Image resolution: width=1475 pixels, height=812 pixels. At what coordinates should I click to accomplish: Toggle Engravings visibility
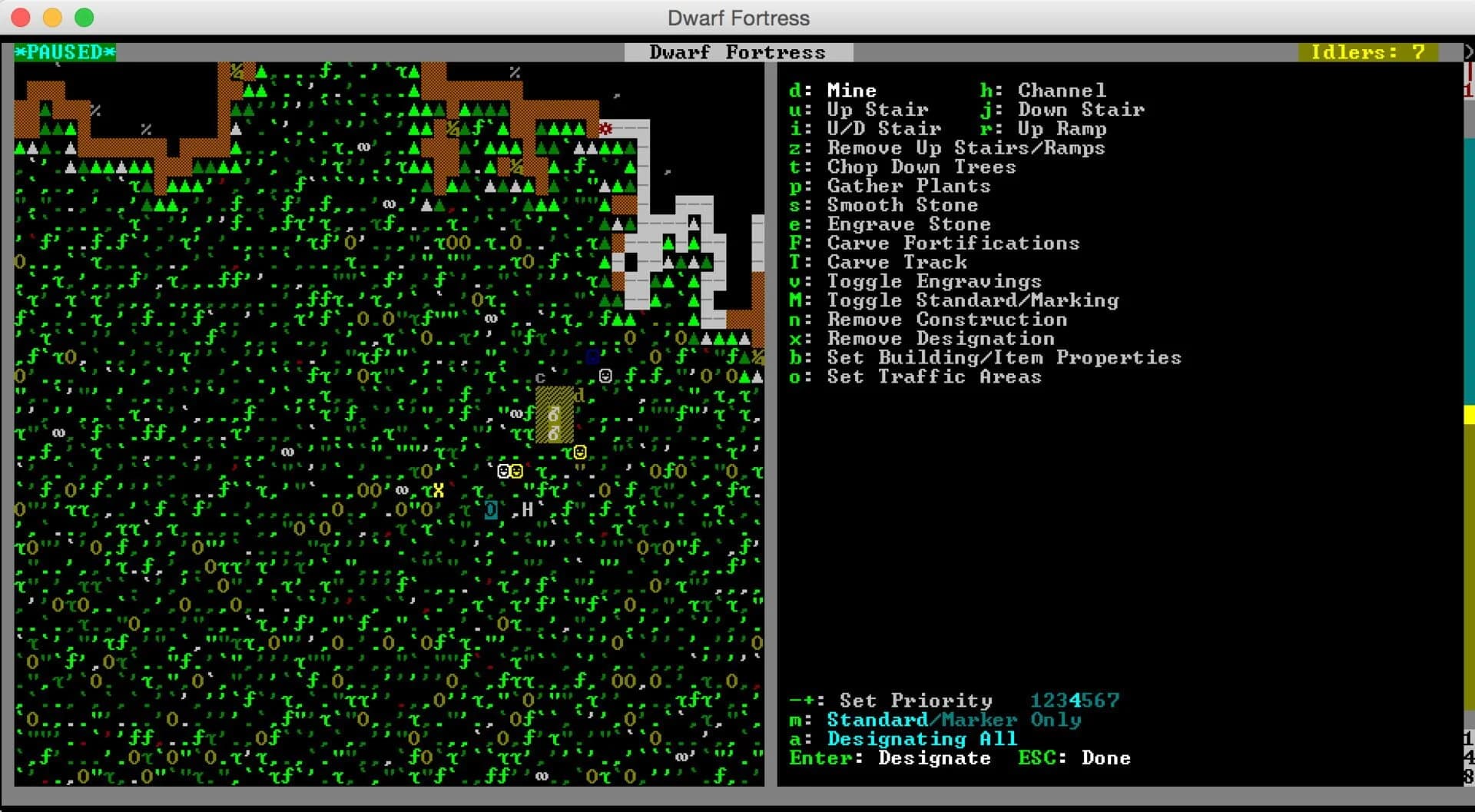(x=934, y=281)
